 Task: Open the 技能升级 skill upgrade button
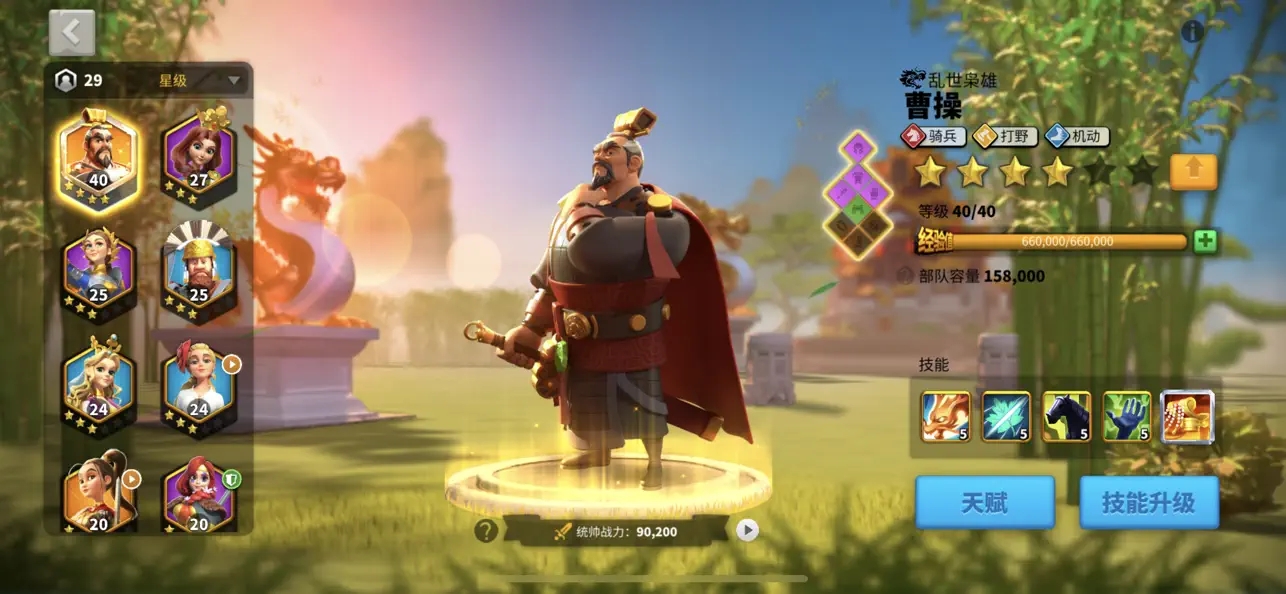point(1148,502)
